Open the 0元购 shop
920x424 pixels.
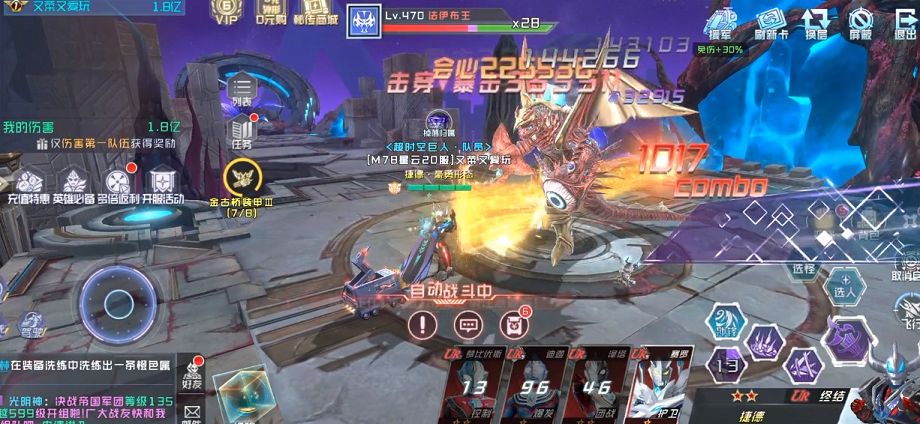(269, 12)
